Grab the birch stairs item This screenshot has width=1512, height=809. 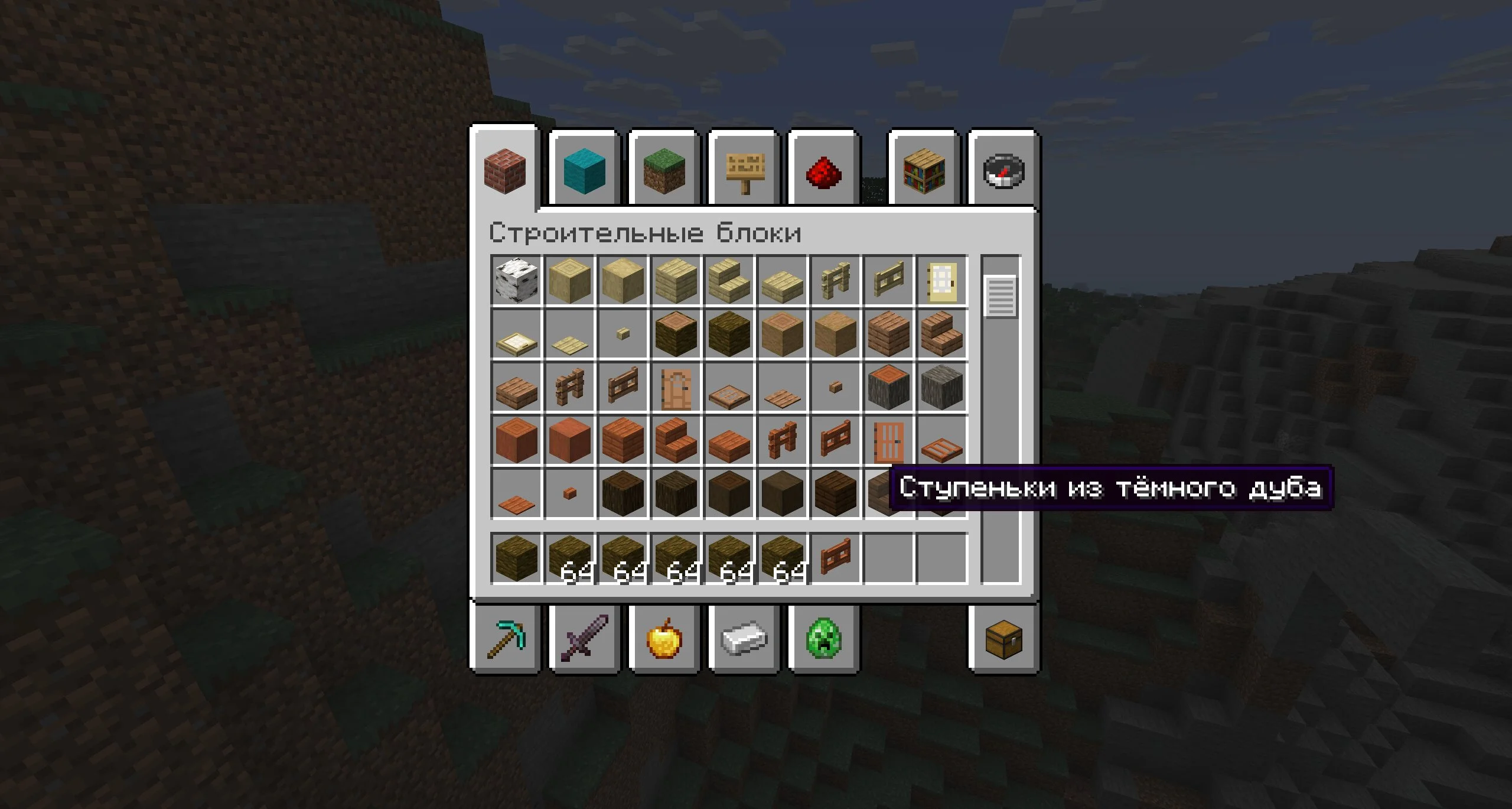click(729, 281)
